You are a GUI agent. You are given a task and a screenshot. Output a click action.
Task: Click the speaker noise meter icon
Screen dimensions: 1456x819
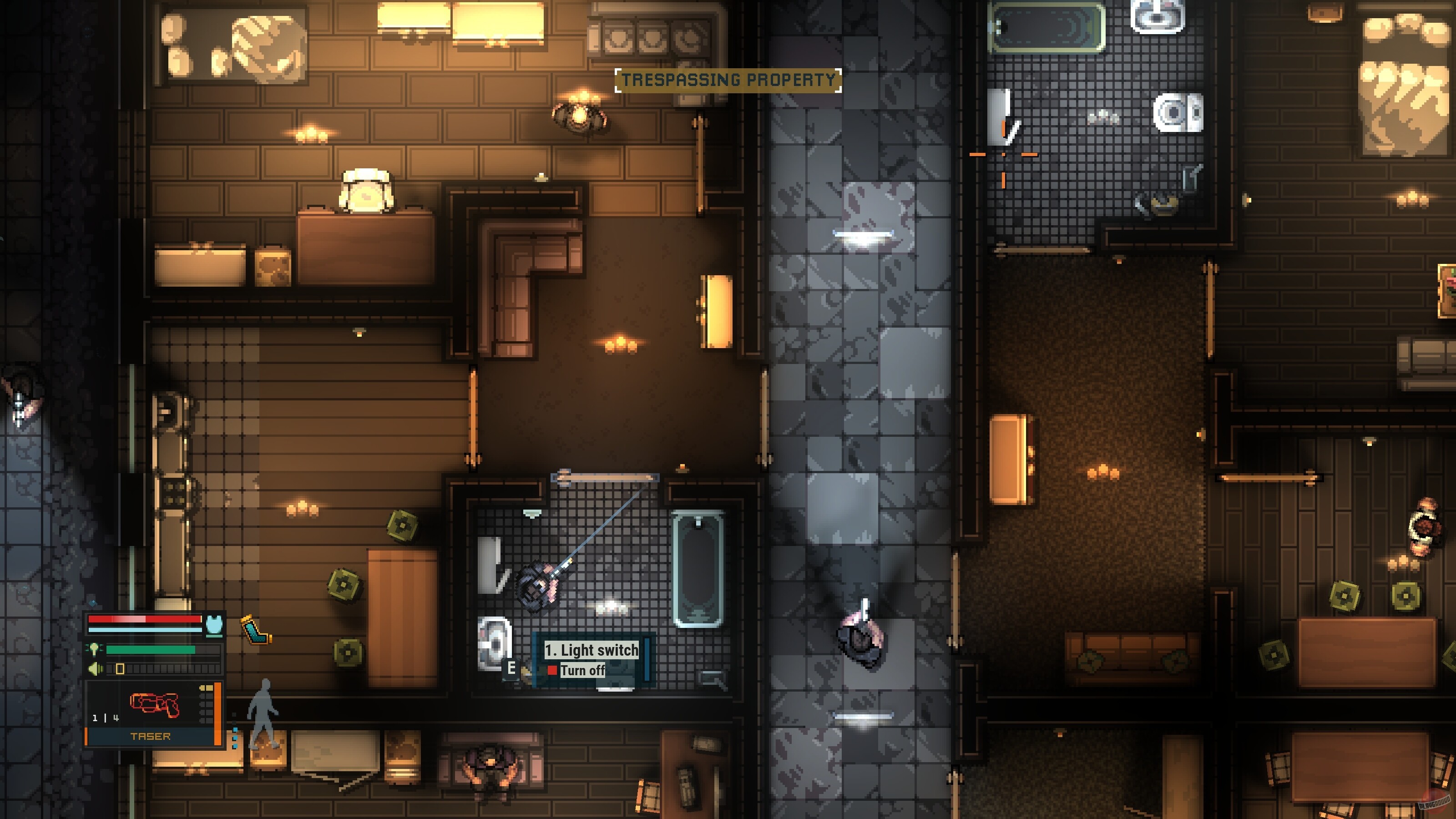tap(95, 669)
